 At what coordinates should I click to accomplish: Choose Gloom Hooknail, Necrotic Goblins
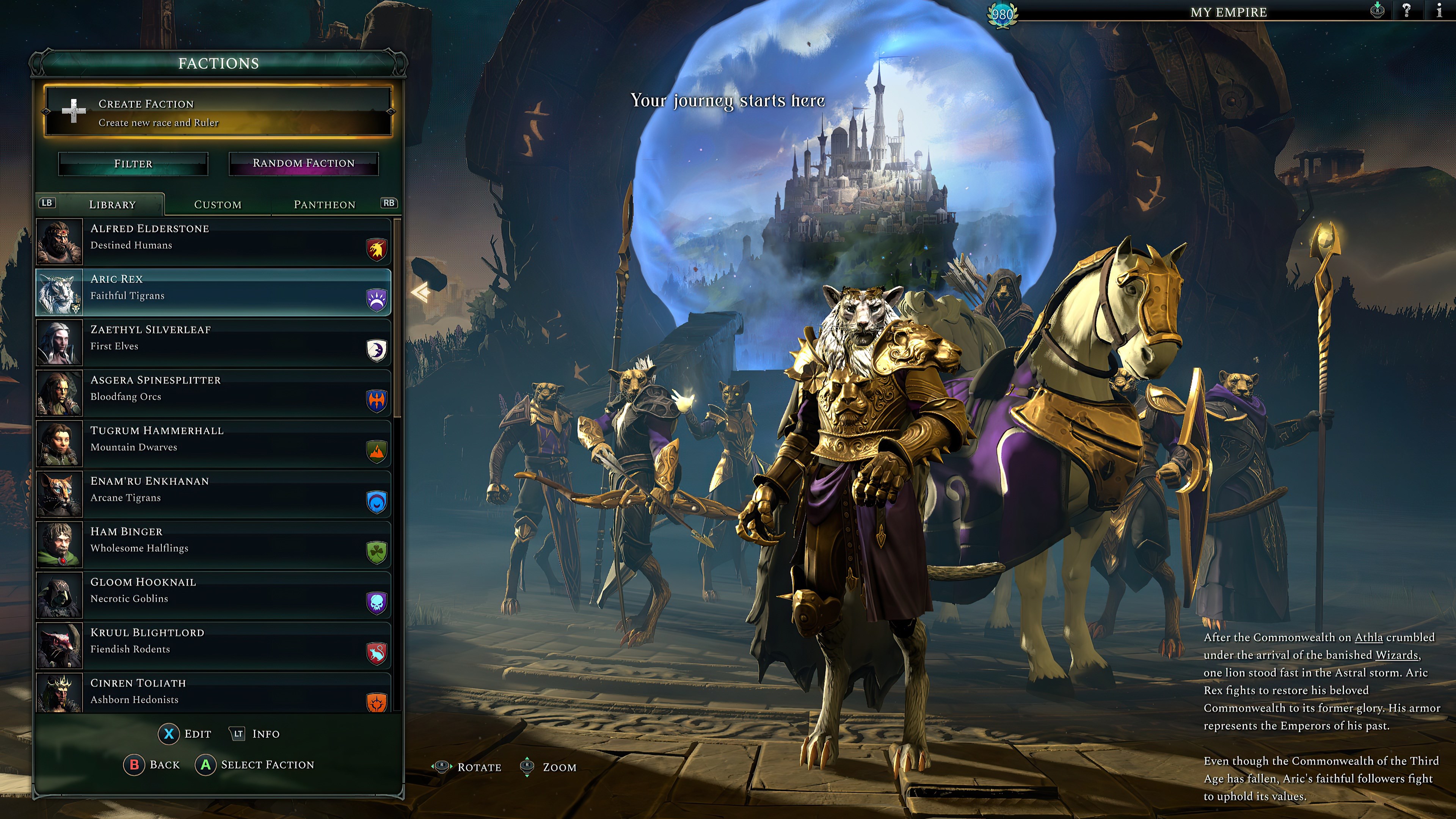[x=213, y=595]
